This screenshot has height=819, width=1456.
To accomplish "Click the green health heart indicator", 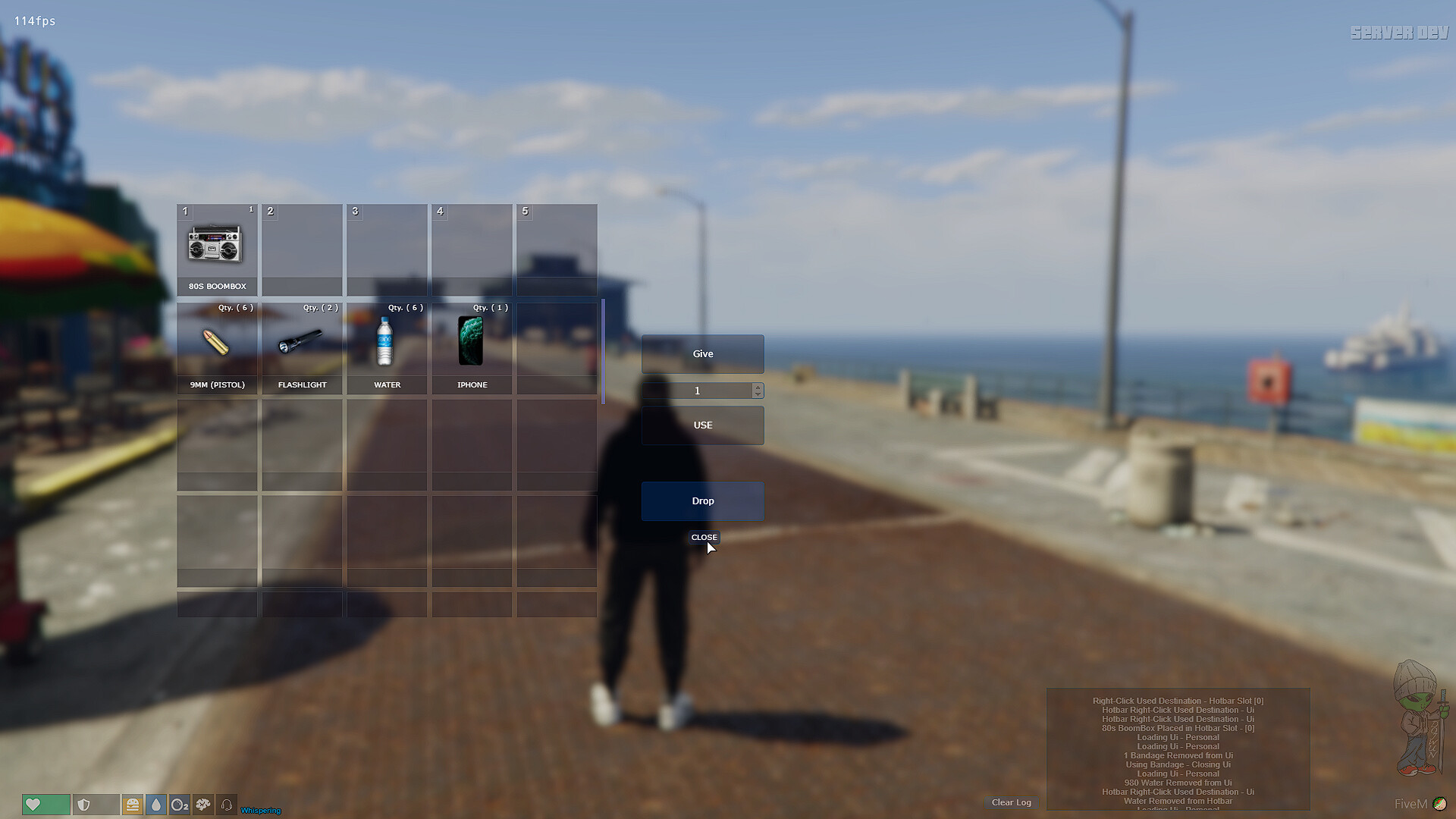I will [x=45, y=805].
